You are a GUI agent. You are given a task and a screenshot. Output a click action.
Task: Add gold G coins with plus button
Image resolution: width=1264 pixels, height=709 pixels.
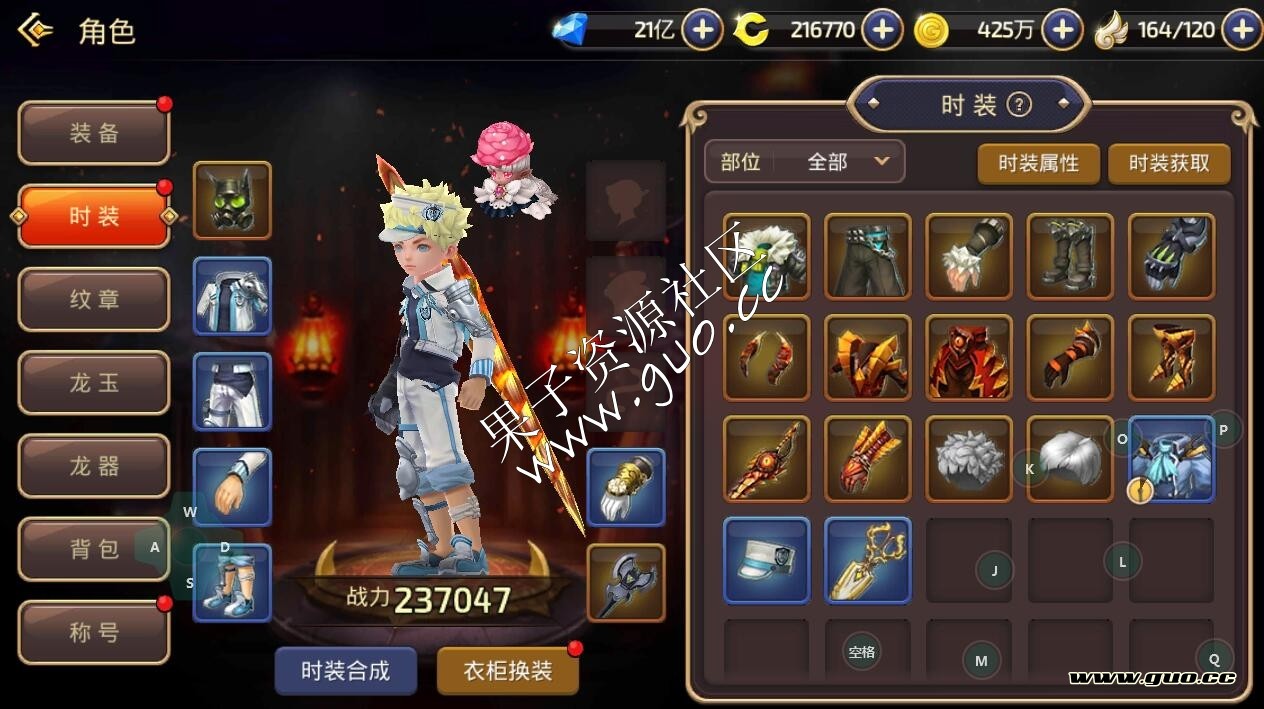click(x=1062, y=30)
